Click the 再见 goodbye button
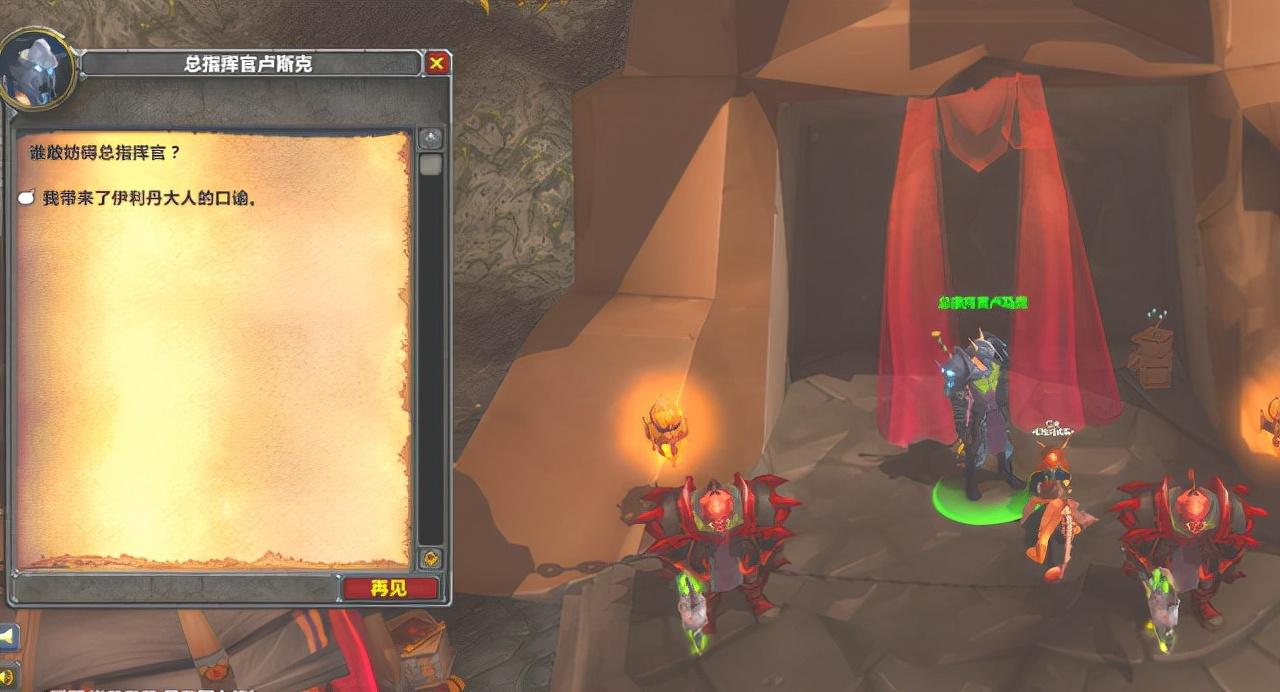1280x692 pixels. click(390, 588)
